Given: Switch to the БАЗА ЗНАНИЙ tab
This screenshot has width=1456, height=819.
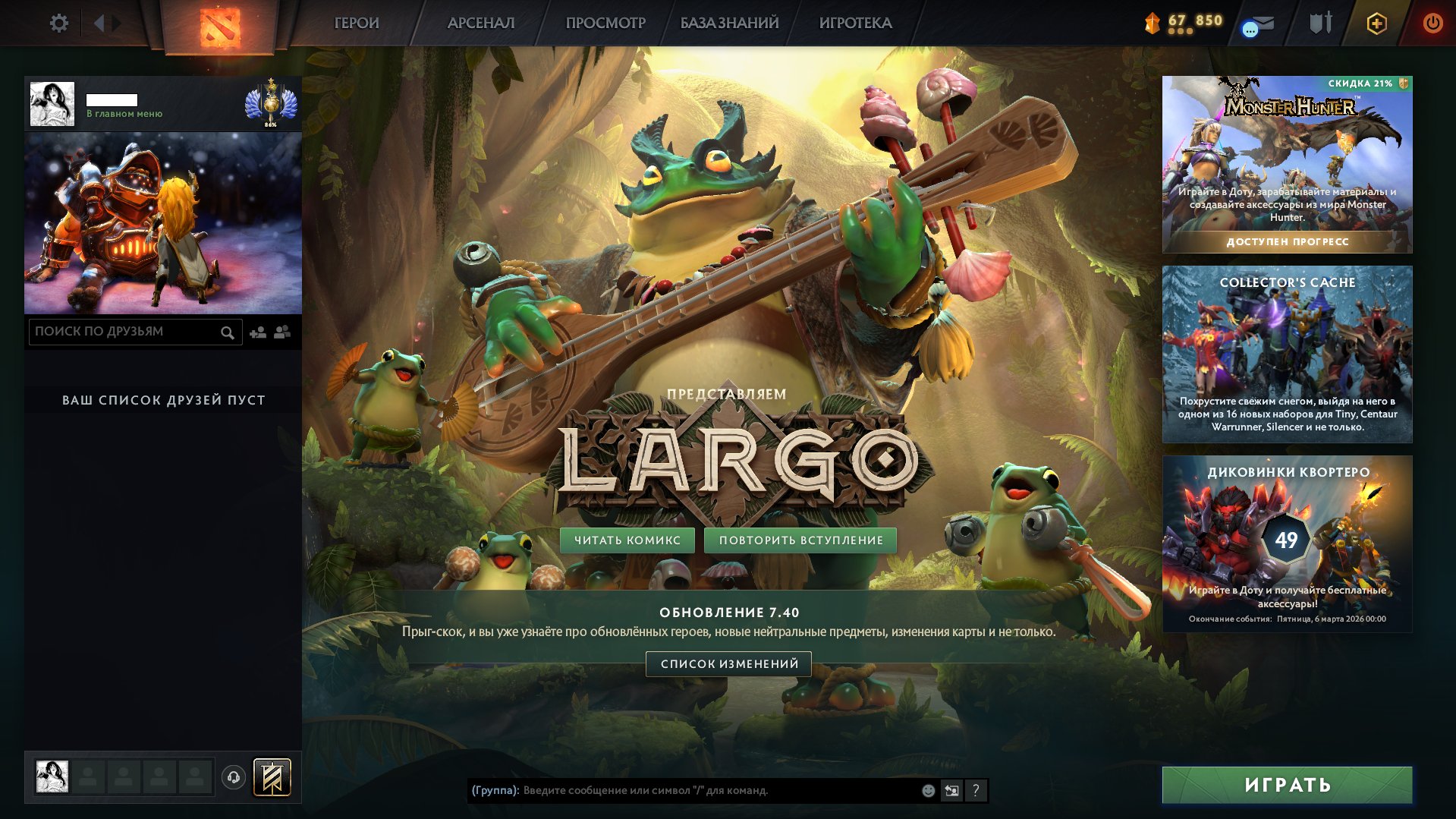Looking at the screenshot, I should 728,23.
